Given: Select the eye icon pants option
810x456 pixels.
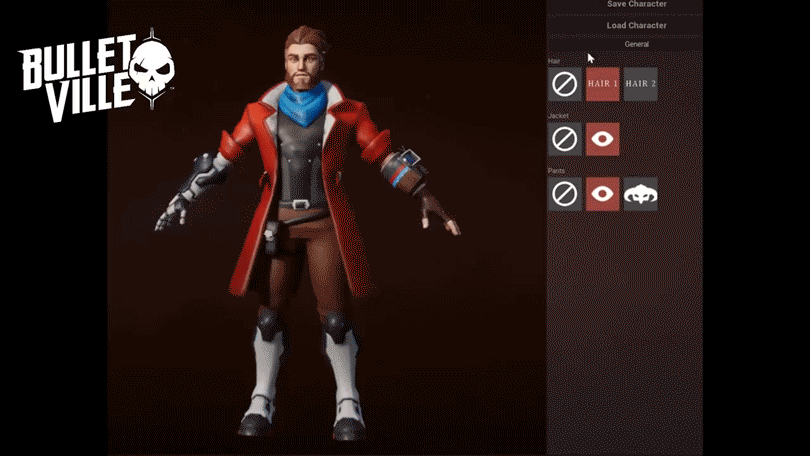Looking at the screenshot, I should point(603,194).
